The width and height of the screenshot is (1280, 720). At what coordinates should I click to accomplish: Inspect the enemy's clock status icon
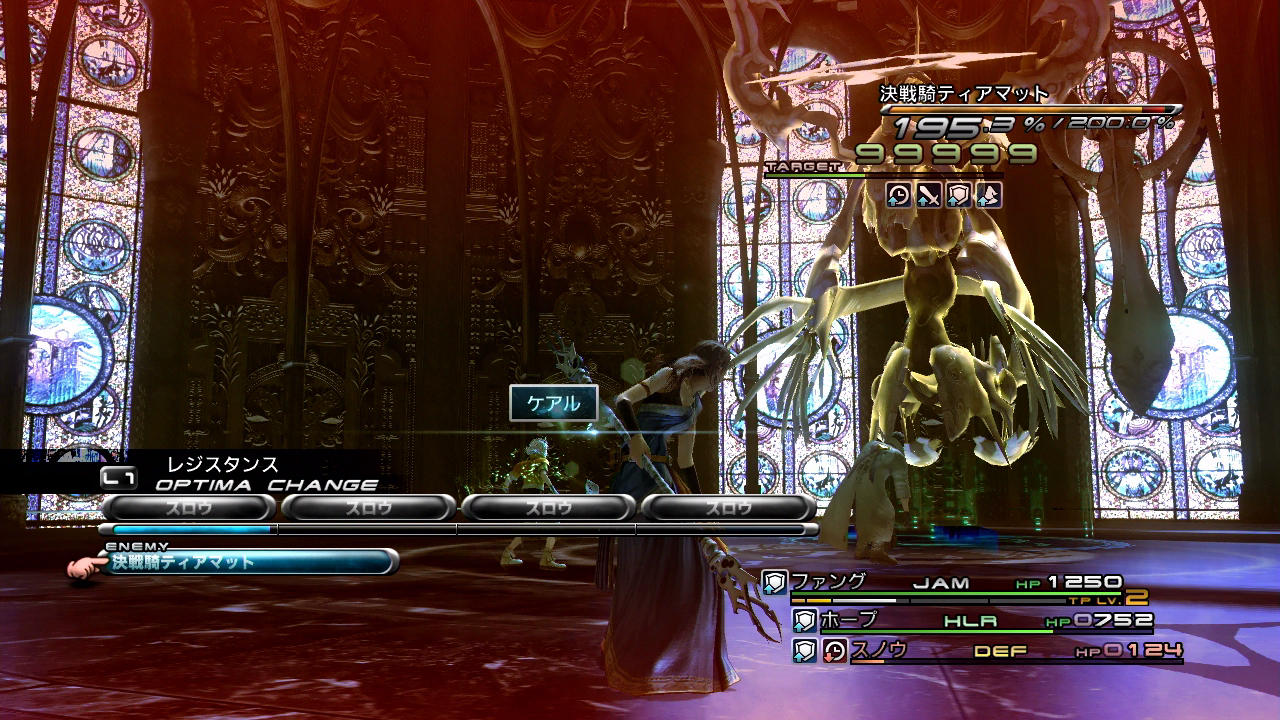pos(899,195)
